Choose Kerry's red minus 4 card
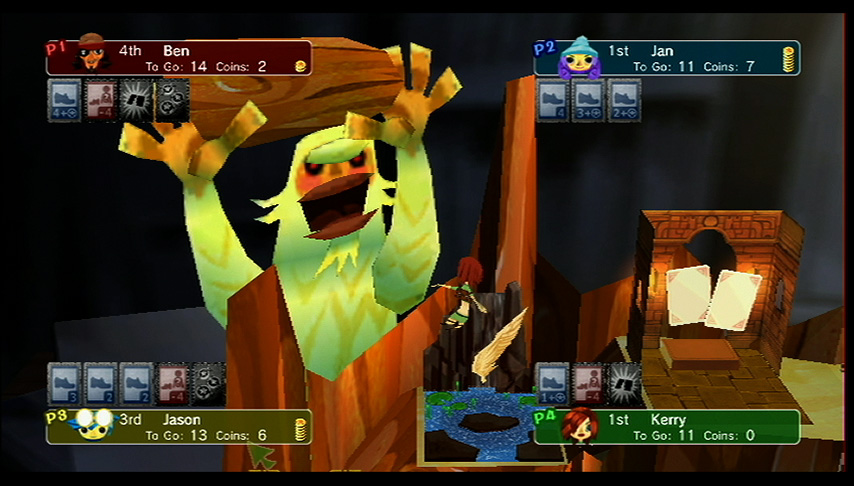 [x=589, y=384]
